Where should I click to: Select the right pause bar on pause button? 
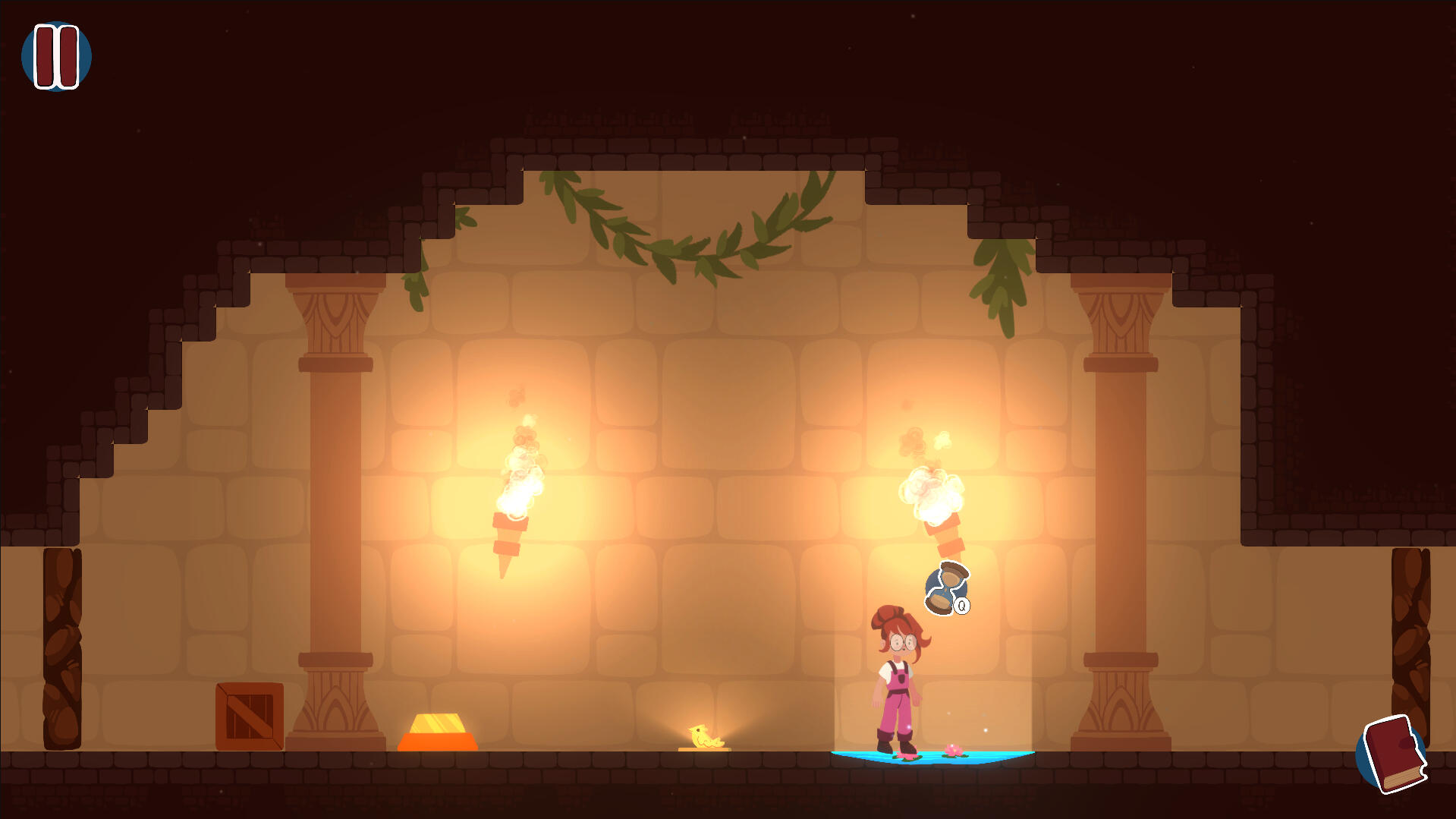click(67, 56)
